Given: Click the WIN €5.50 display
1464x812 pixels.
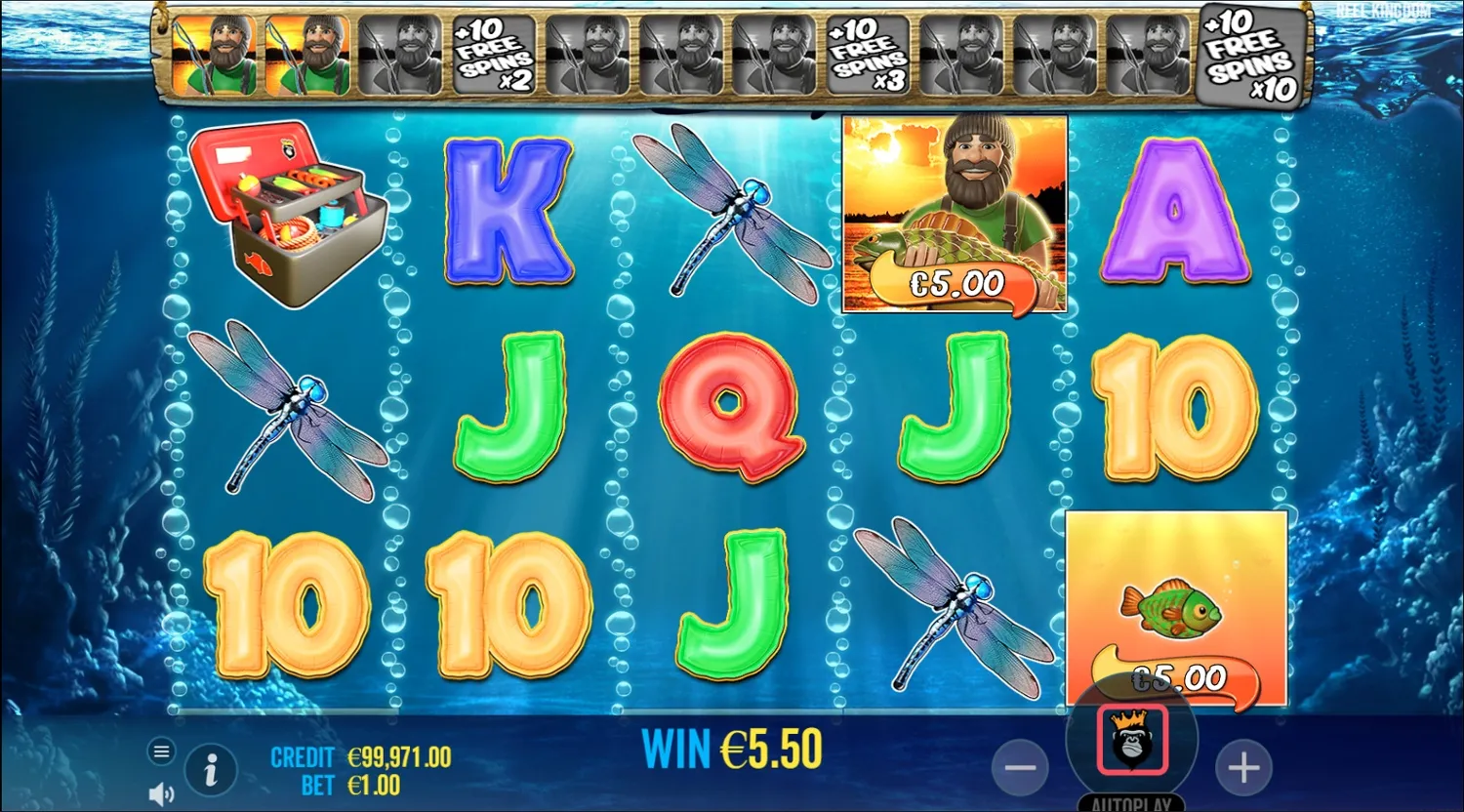Looking at the screenshot, I should [x=732, y=747].
